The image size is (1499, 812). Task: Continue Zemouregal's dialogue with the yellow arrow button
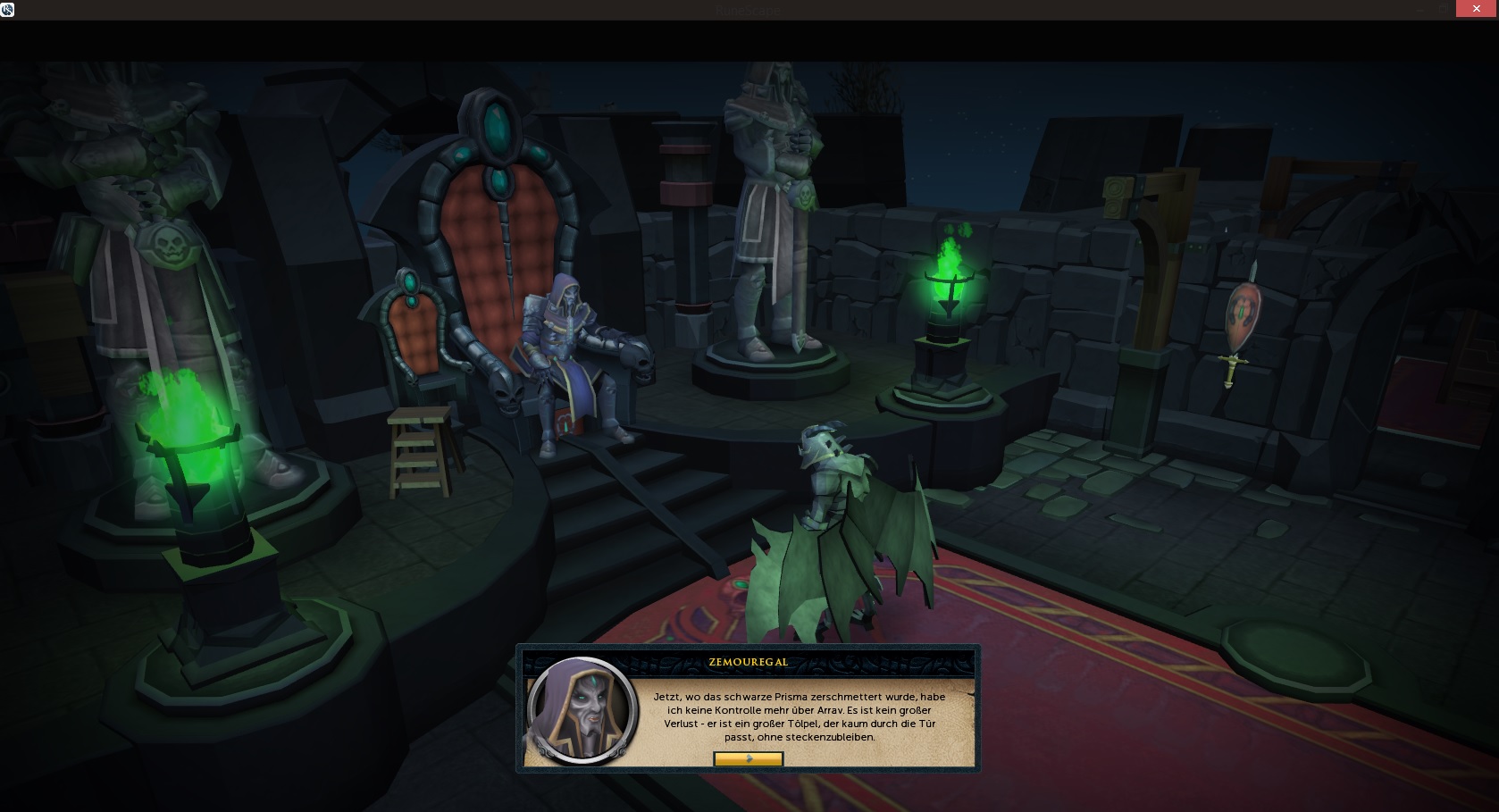pos(748,758)
